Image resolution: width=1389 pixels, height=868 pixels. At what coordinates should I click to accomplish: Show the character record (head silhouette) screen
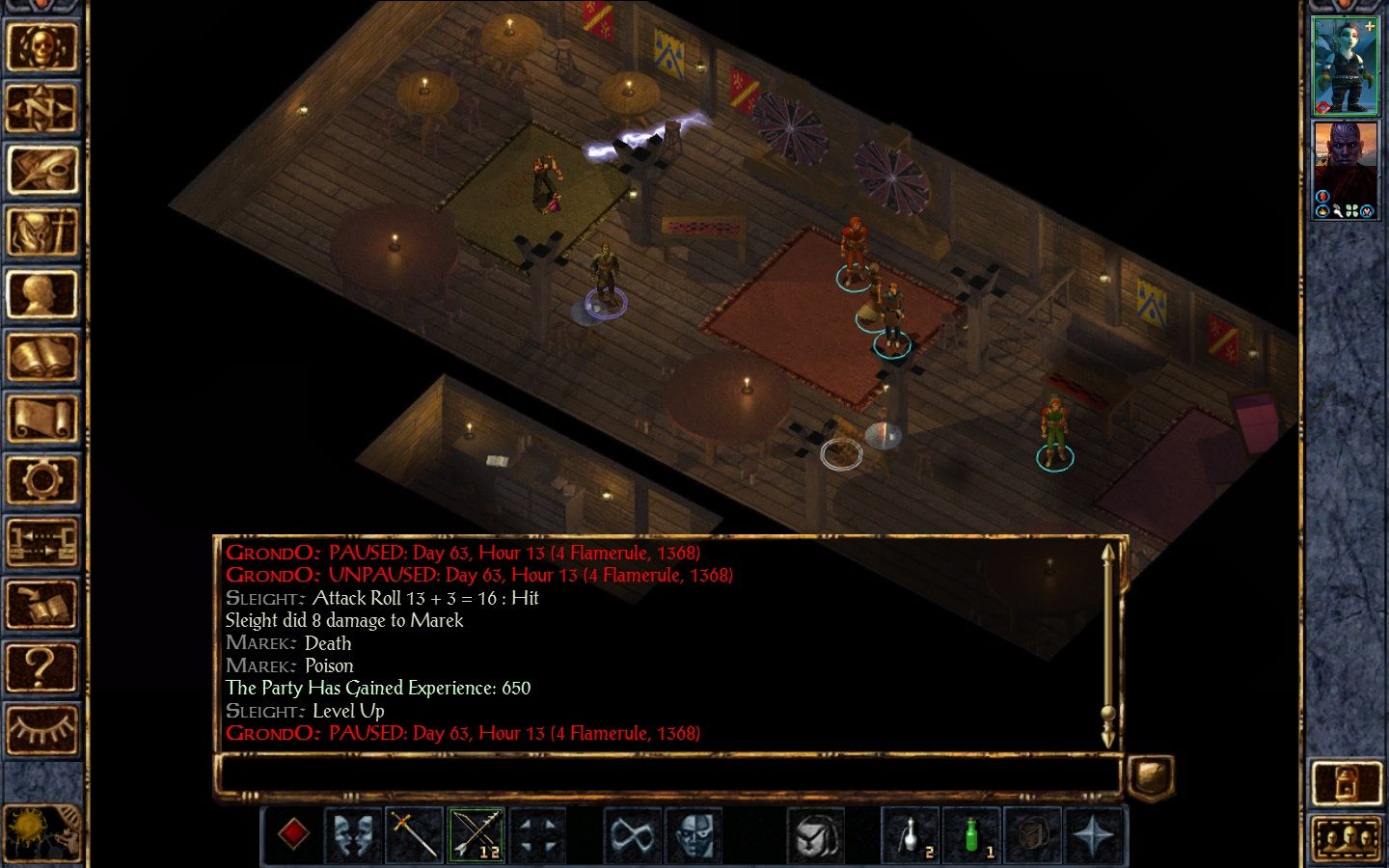tap(41, 294)
